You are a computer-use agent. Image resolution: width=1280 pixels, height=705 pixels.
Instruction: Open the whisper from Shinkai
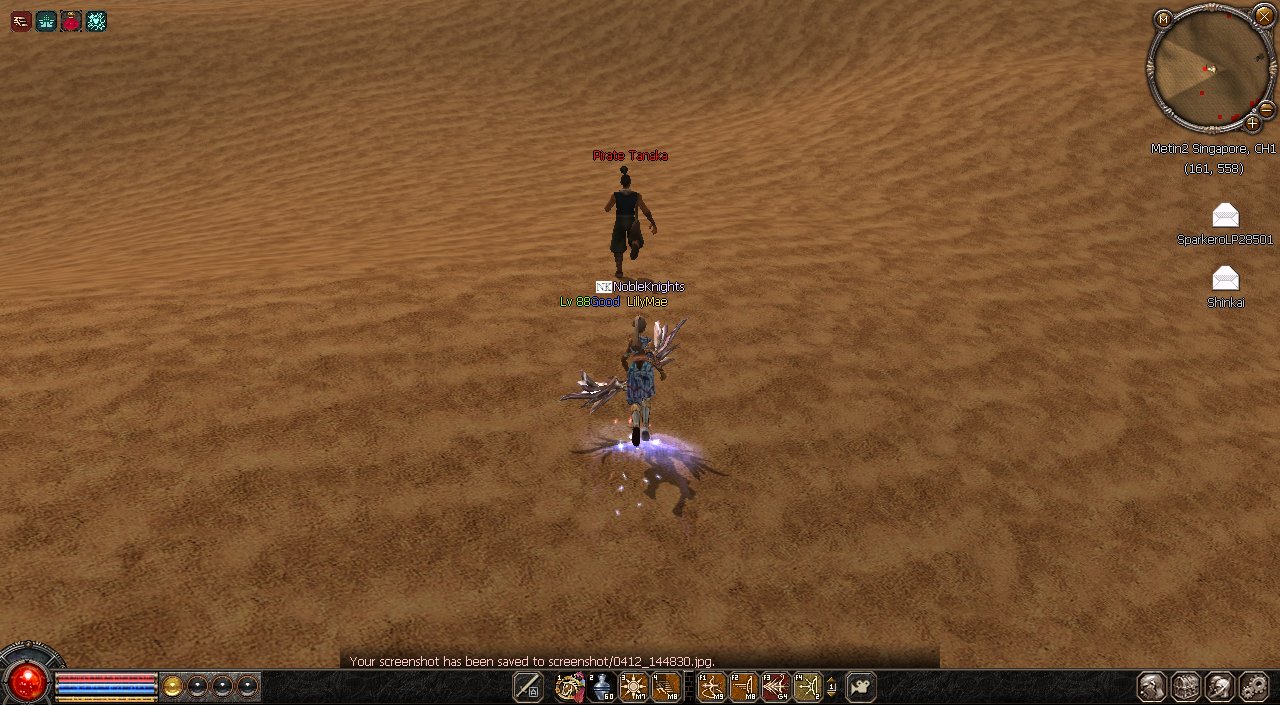(x=1225, y=278)
